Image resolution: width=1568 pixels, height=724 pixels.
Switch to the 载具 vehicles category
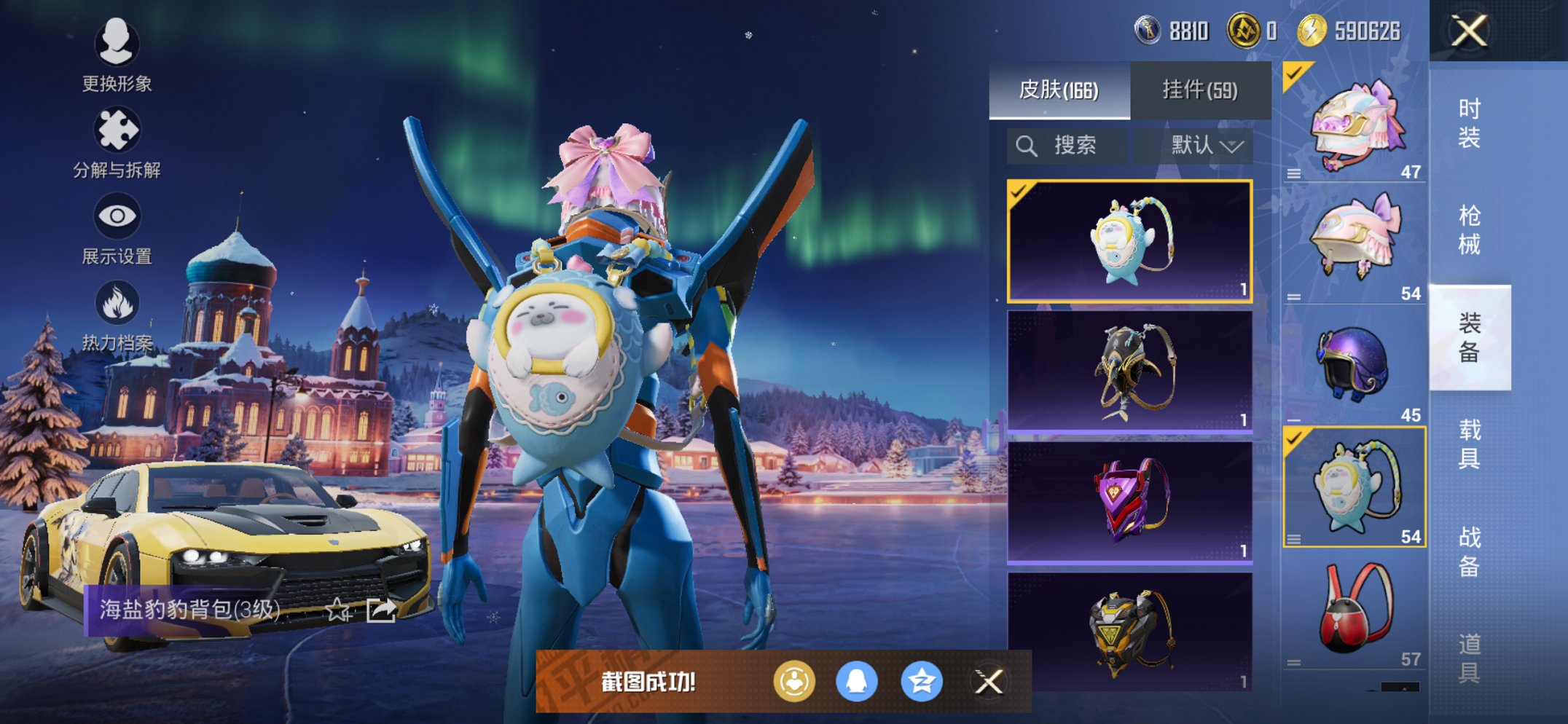1469,444
